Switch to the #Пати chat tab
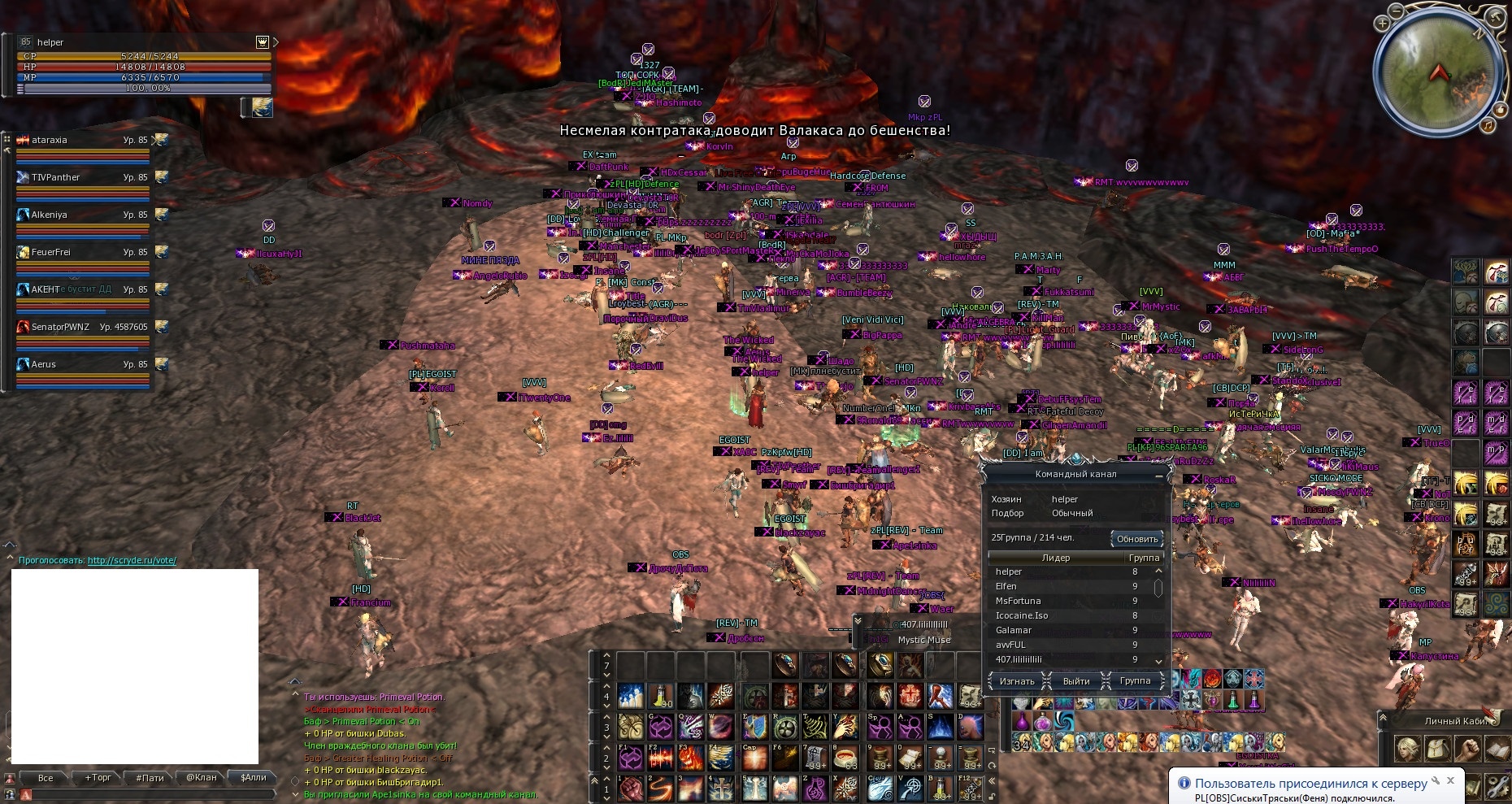Image resolution: width=1512 pixels, height=804 pixels. [x=150, y=778]
